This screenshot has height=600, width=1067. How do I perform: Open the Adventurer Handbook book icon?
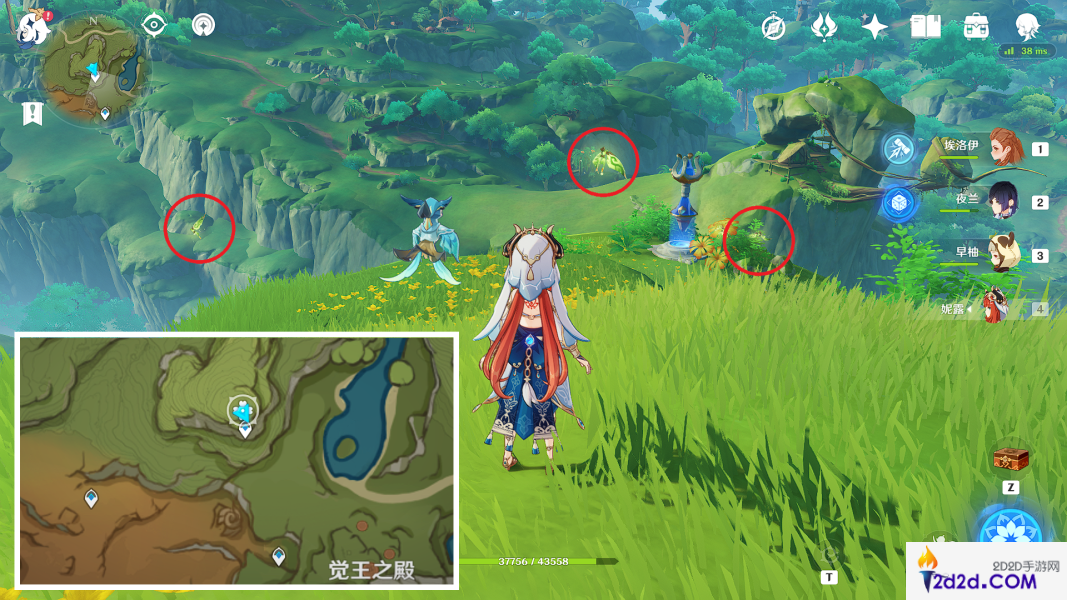click(926, 27)
